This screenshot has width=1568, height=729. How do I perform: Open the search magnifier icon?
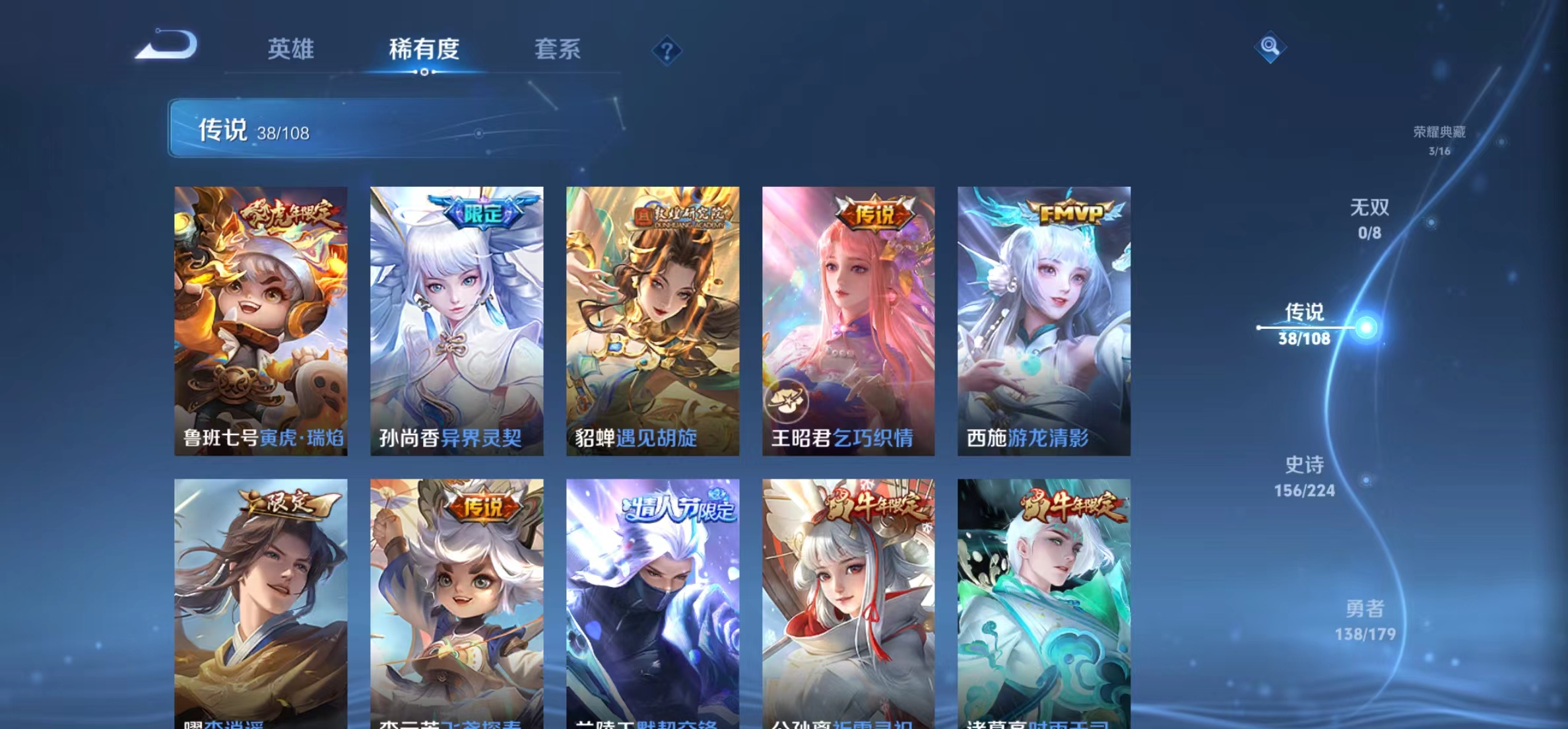point(1271,48)
